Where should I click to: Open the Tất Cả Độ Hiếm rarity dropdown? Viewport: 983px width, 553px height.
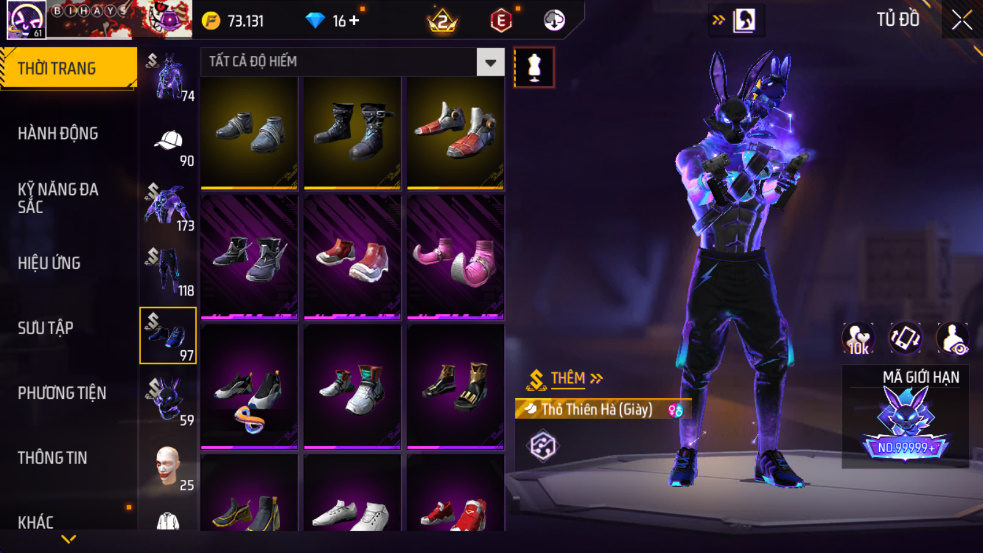coord(490,62)
